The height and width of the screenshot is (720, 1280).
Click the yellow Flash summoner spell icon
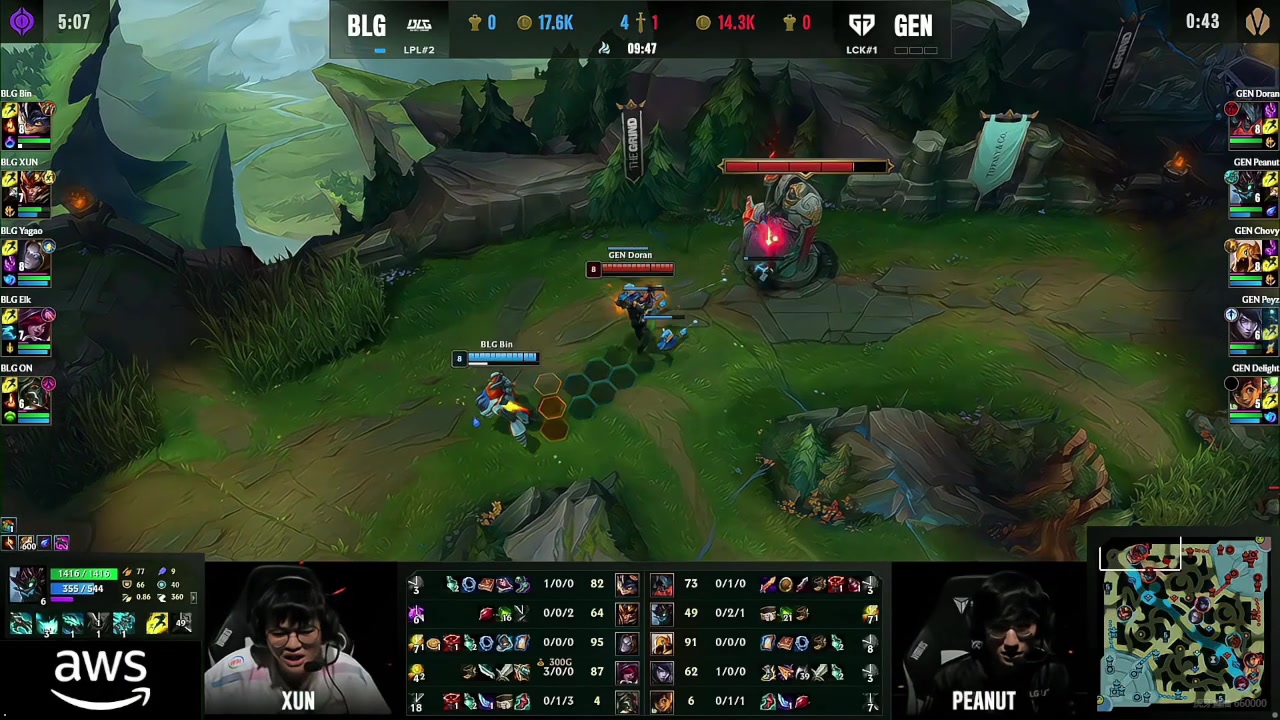coord(157,624)
